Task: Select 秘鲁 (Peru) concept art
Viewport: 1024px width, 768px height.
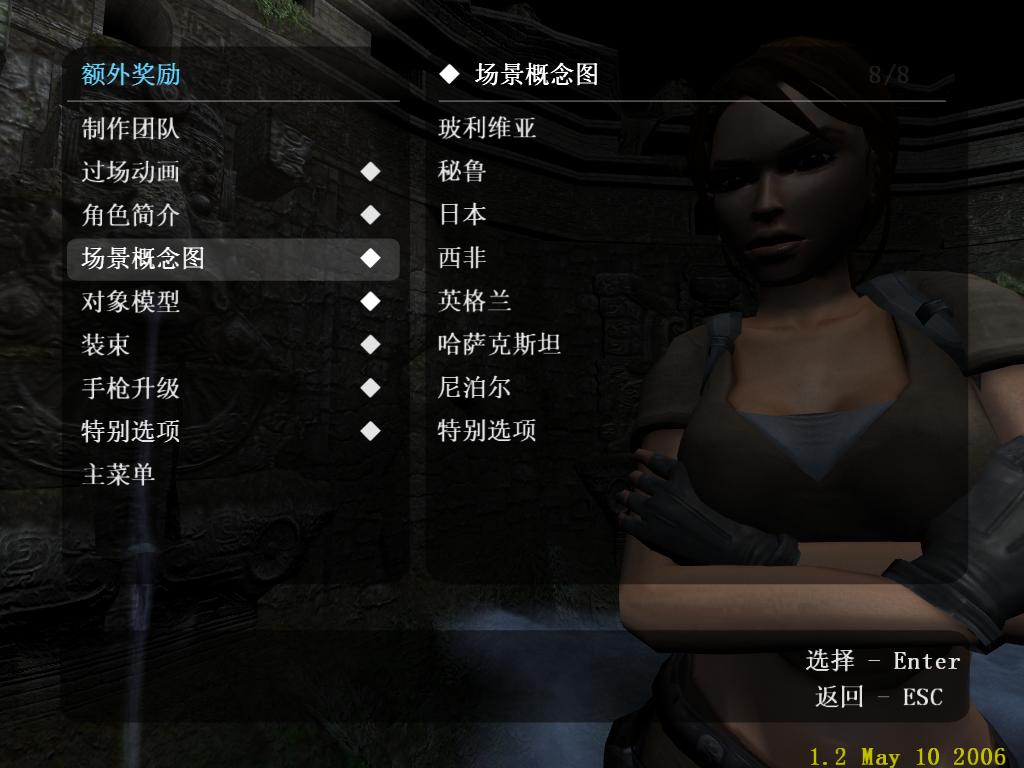Action: [462, 171]
